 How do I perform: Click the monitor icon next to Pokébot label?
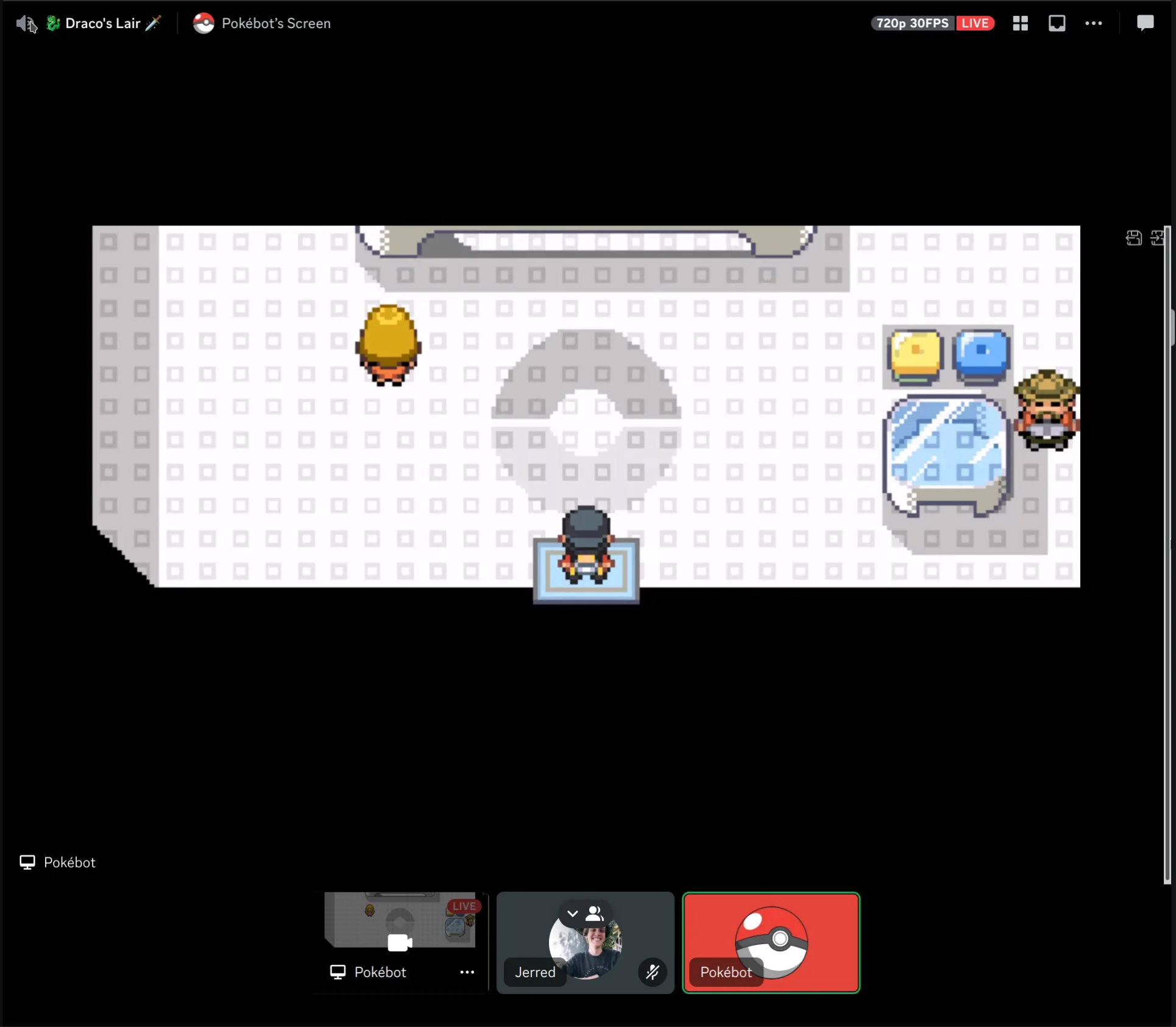[x=27, y=862]
